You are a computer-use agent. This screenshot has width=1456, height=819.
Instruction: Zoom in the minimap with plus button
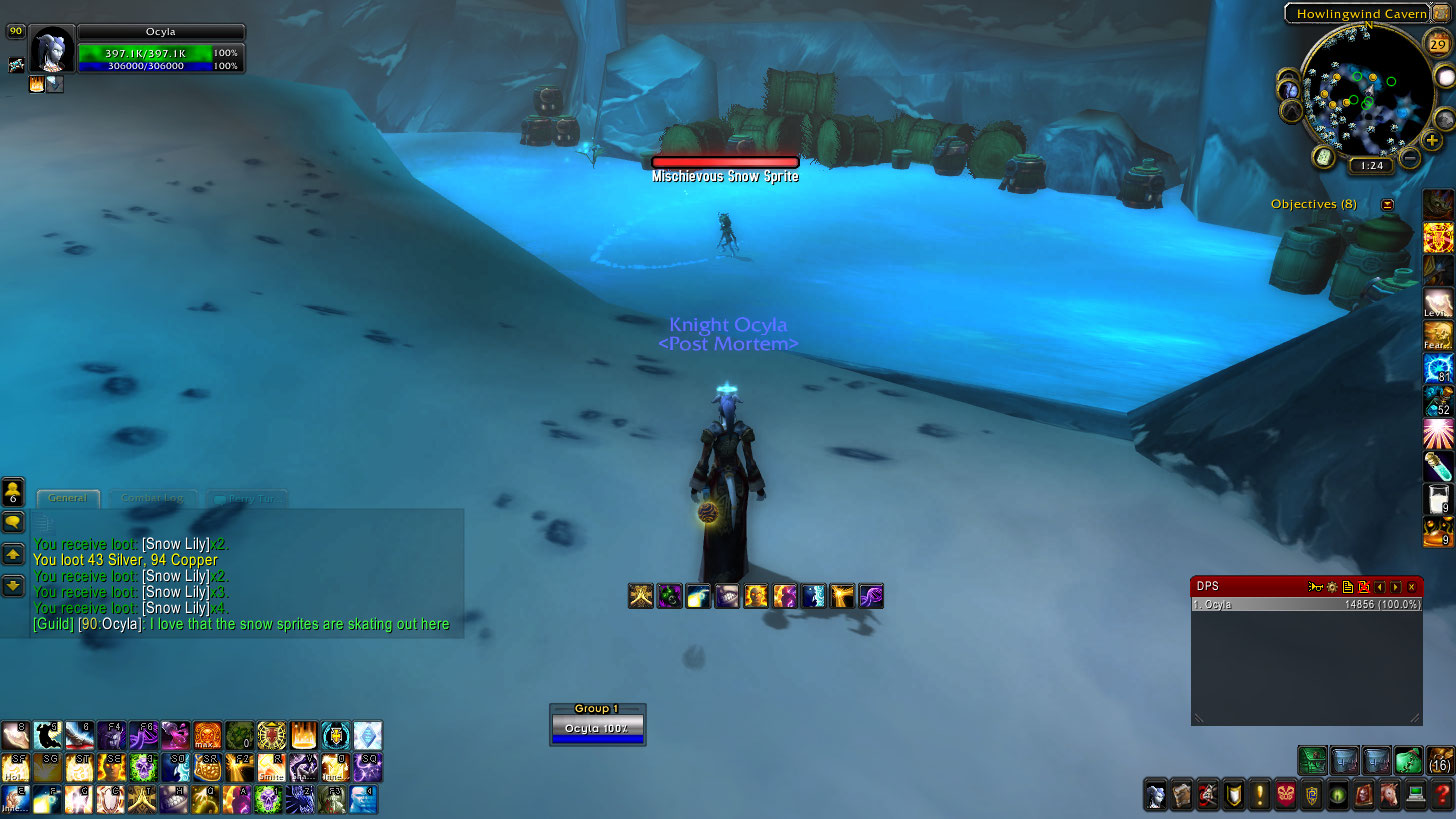click(x=1433, y=141)
